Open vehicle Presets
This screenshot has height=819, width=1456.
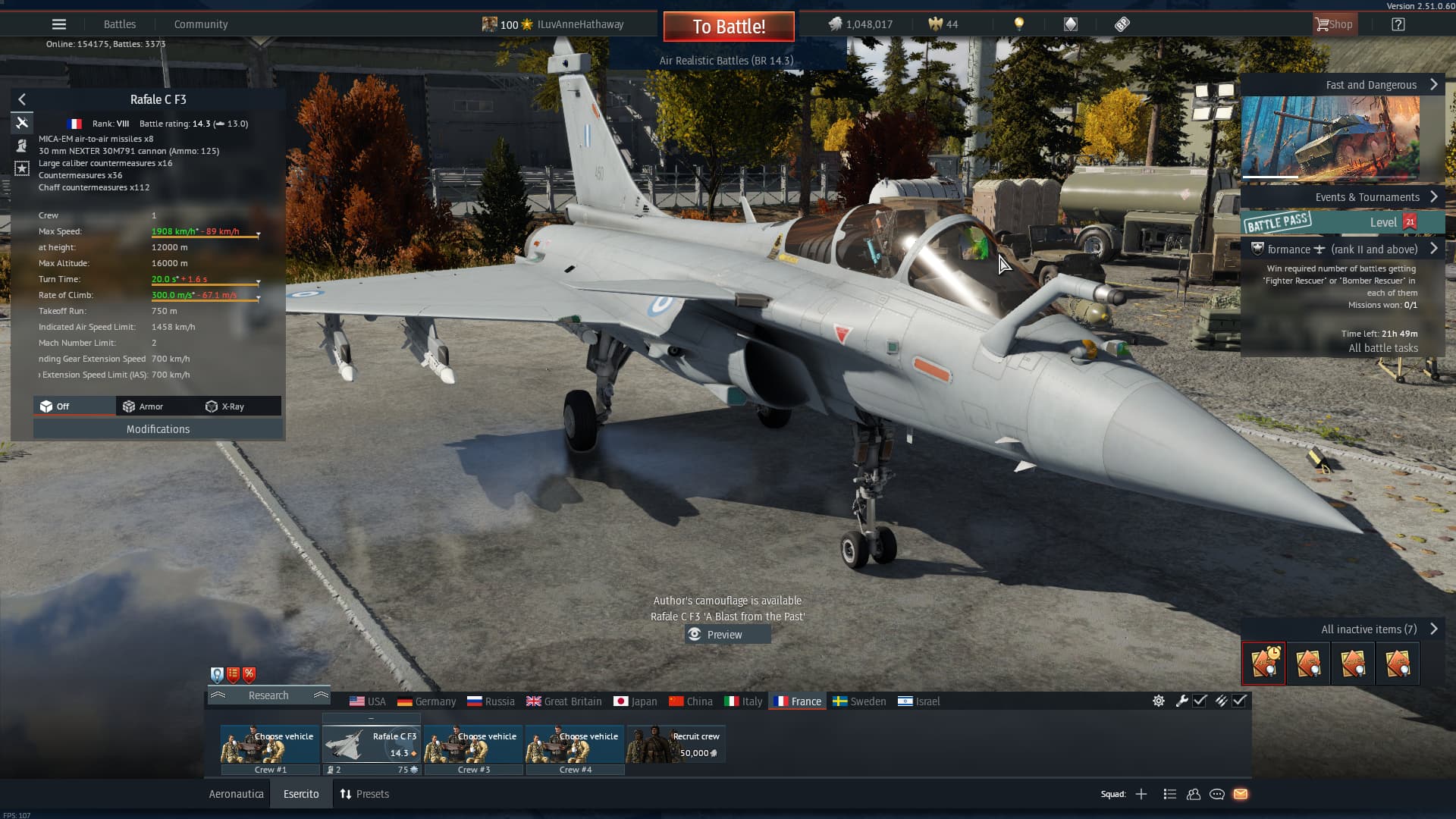click(x=364, y=794)
